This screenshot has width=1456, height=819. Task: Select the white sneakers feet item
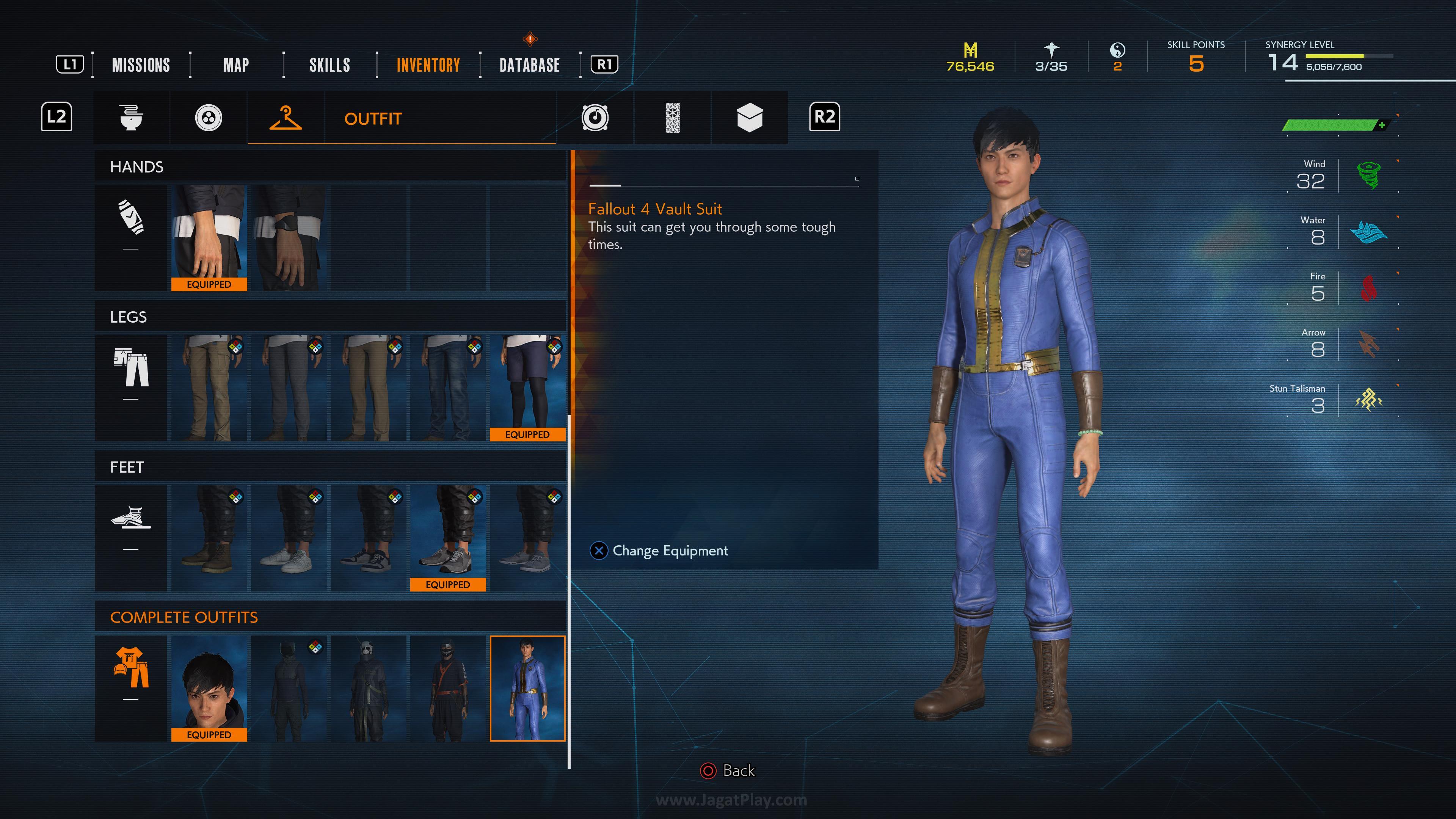(x=289, y=538)
